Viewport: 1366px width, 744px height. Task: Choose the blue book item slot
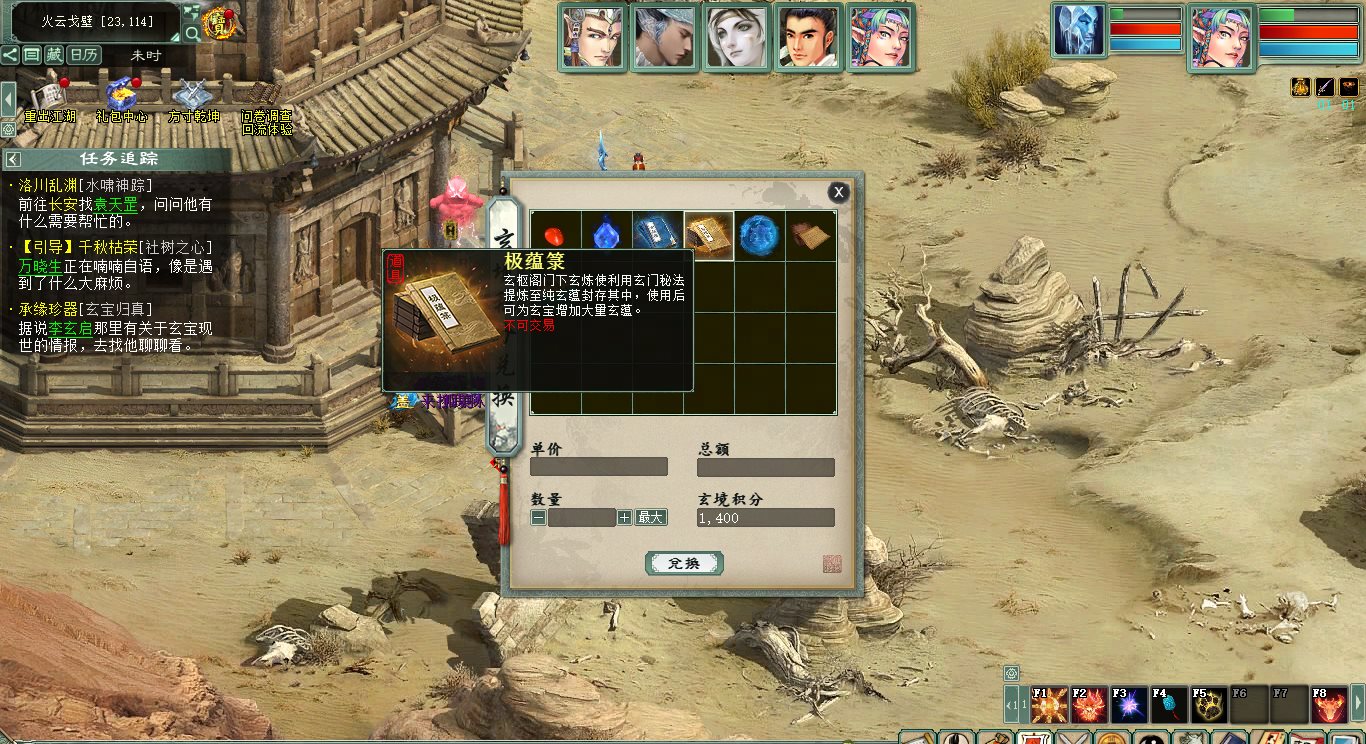(658, 236)
